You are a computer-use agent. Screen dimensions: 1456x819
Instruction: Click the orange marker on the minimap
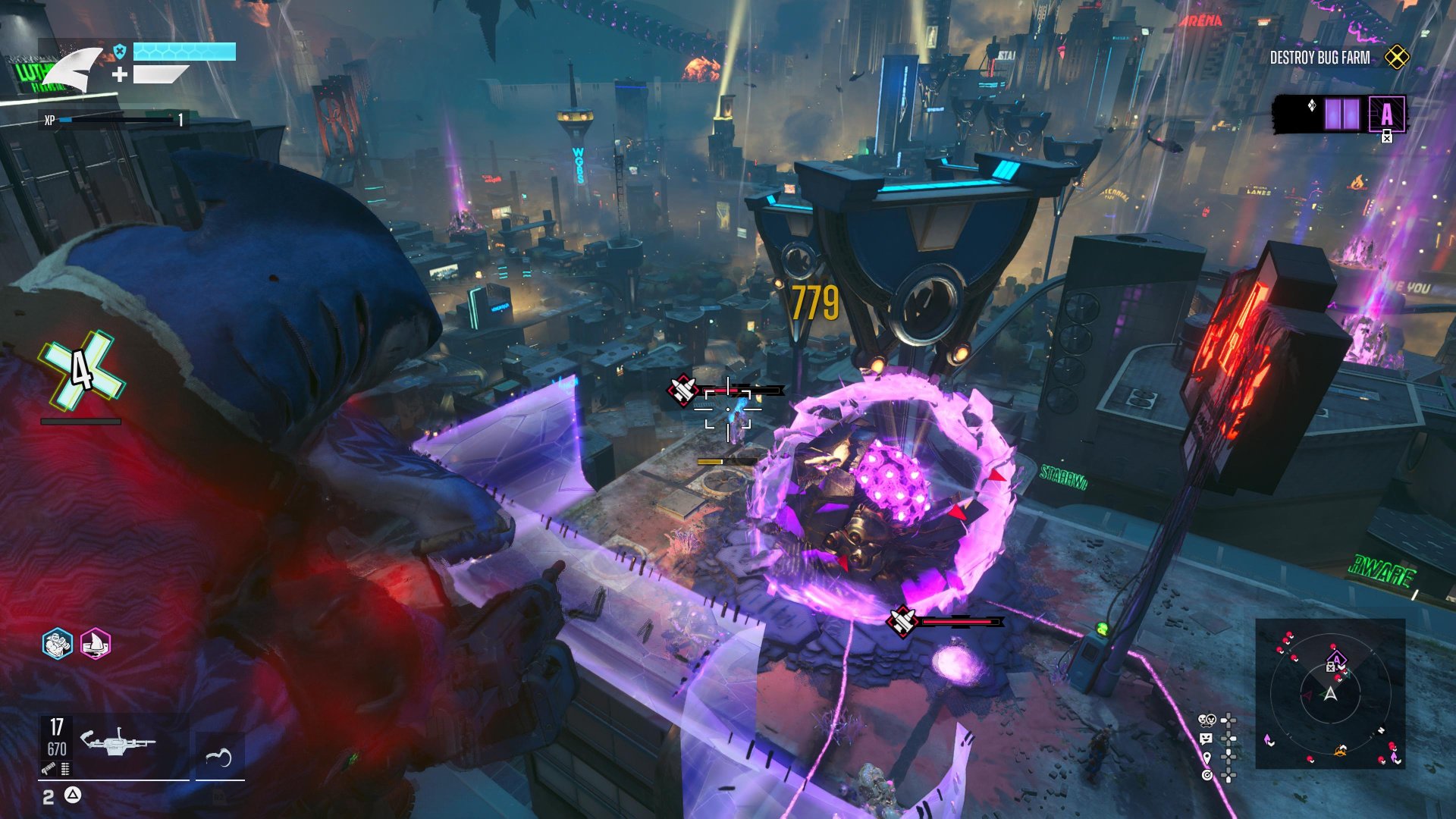point(1341,751)
